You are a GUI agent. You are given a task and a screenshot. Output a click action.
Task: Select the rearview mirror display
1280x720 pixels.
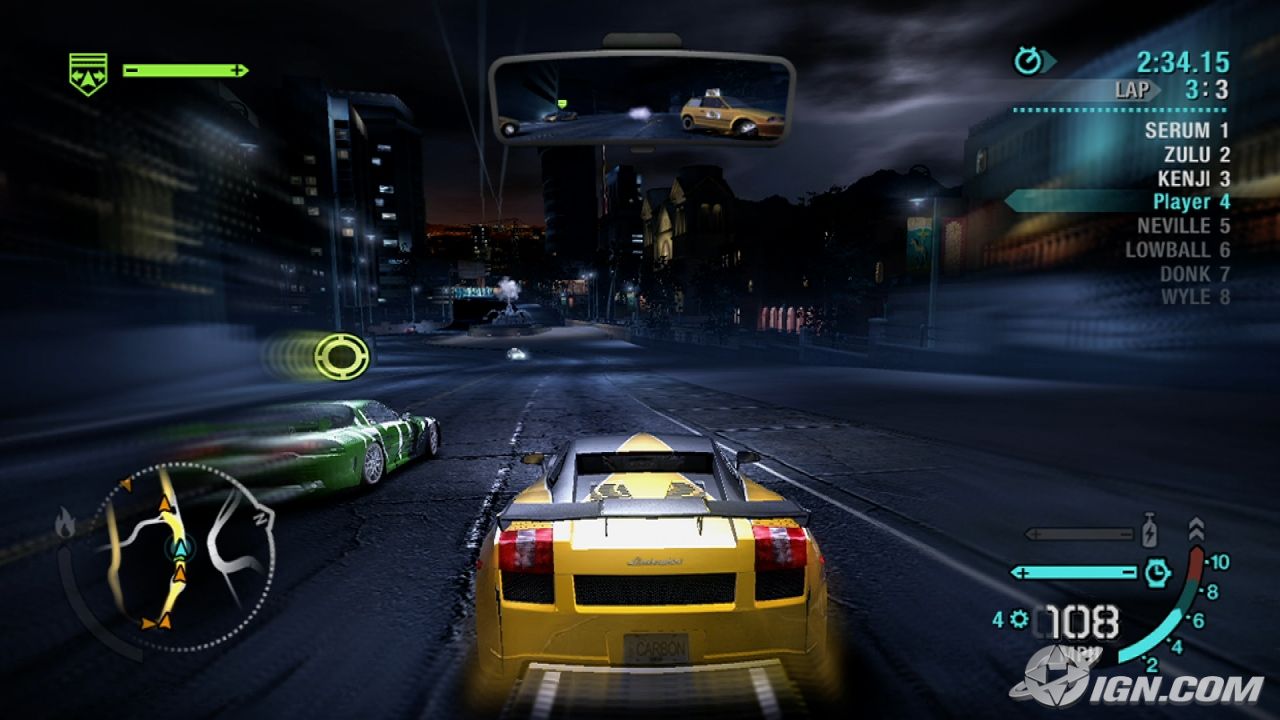tap(642, 98)
